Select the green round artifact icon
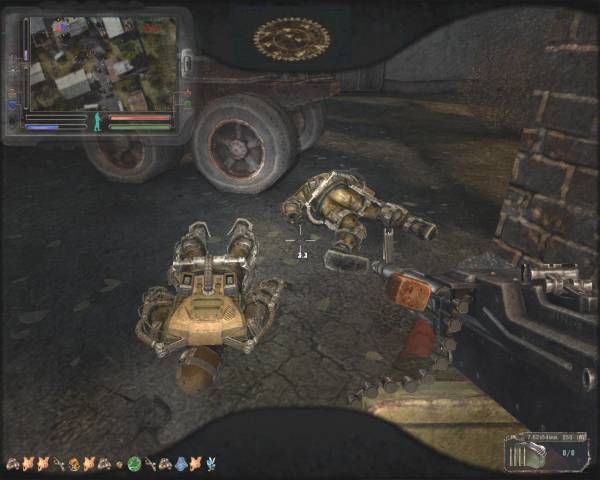600x480 pixels. point(134,464)
